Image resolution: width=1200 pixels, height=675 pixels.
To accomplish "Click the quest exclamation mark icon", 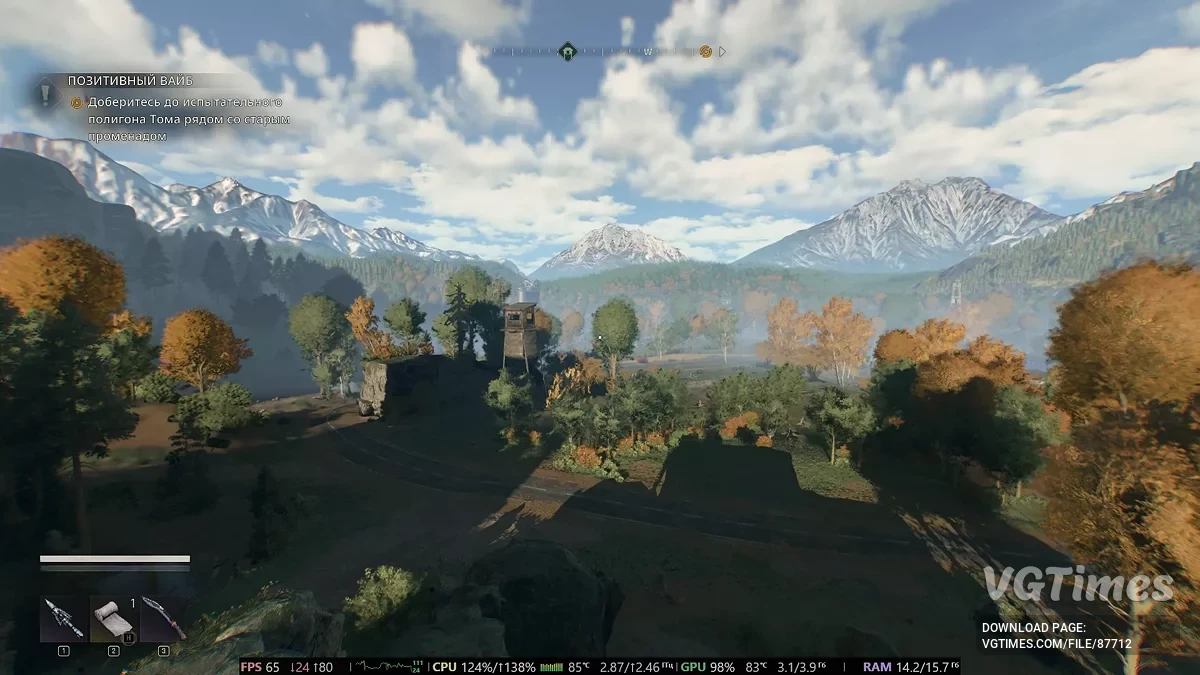I will [46, 93].
